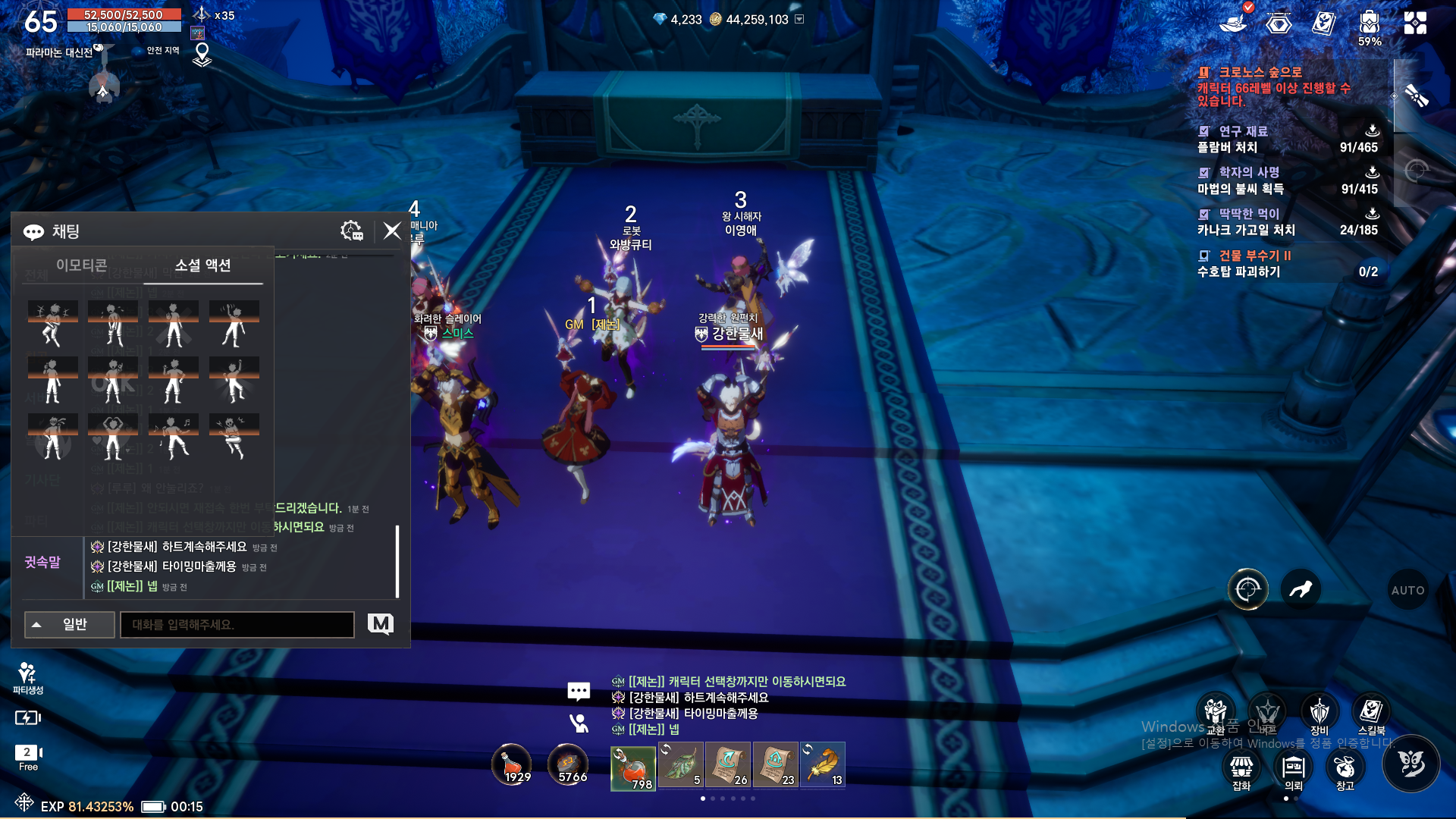Open the bag icon showing 59%
The width and height of the screenshot is (1456, 819).
(x=1369, y=24)
